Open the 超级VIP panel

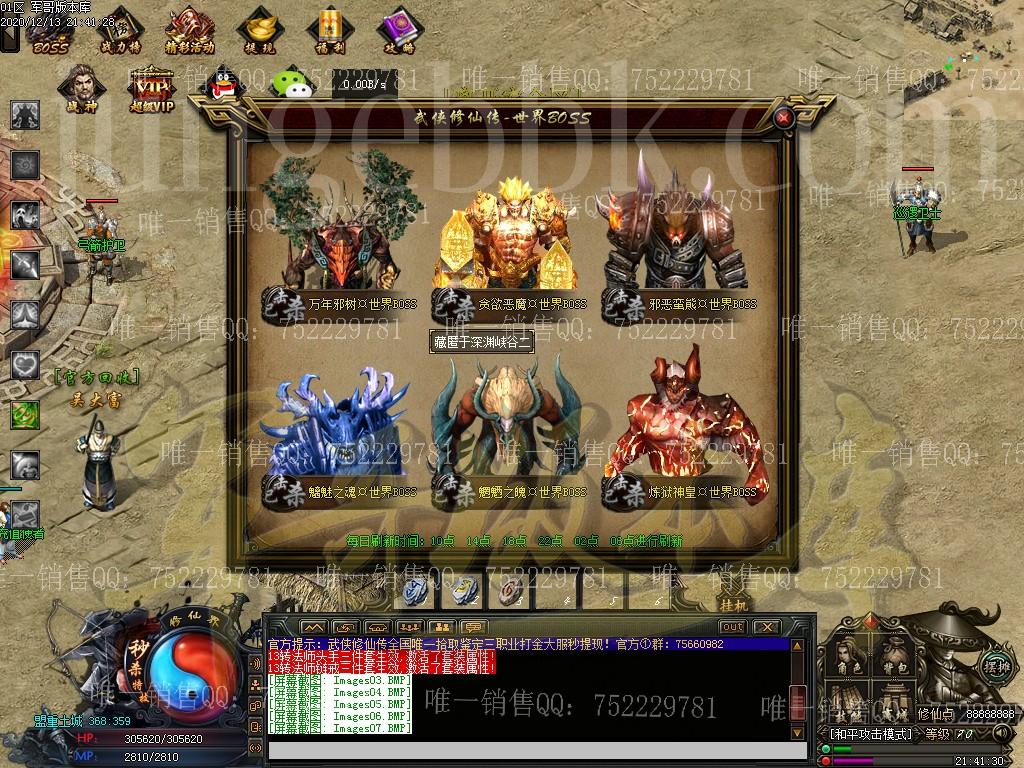coord(152,88)
